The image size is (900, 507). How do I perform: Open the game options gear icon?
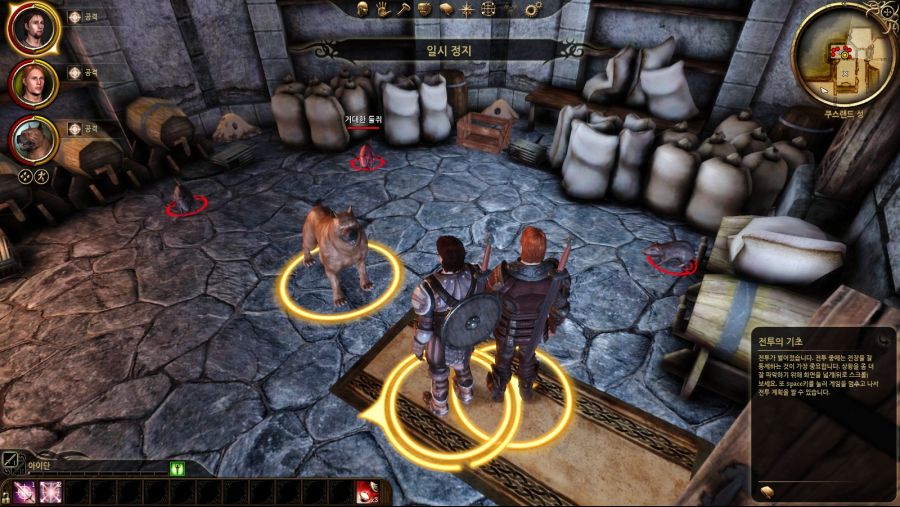point(532,9)
